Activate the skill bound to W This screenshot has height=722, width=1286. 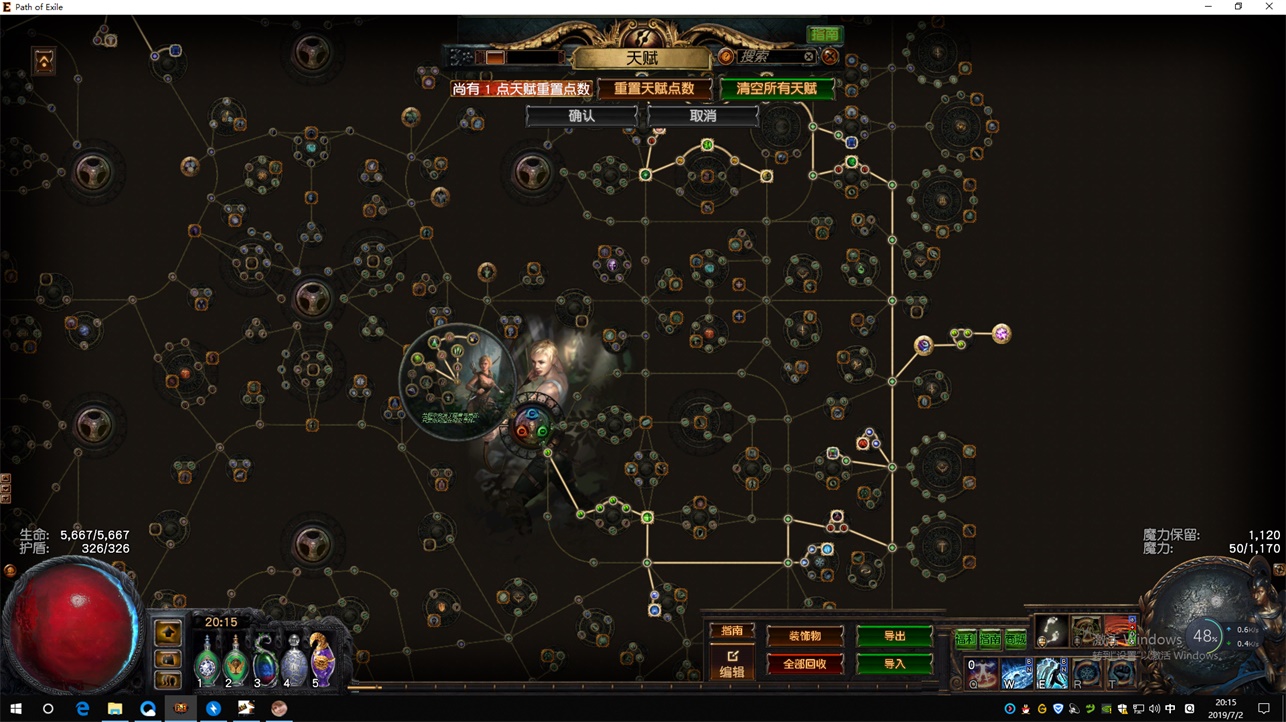[1016, 673]
